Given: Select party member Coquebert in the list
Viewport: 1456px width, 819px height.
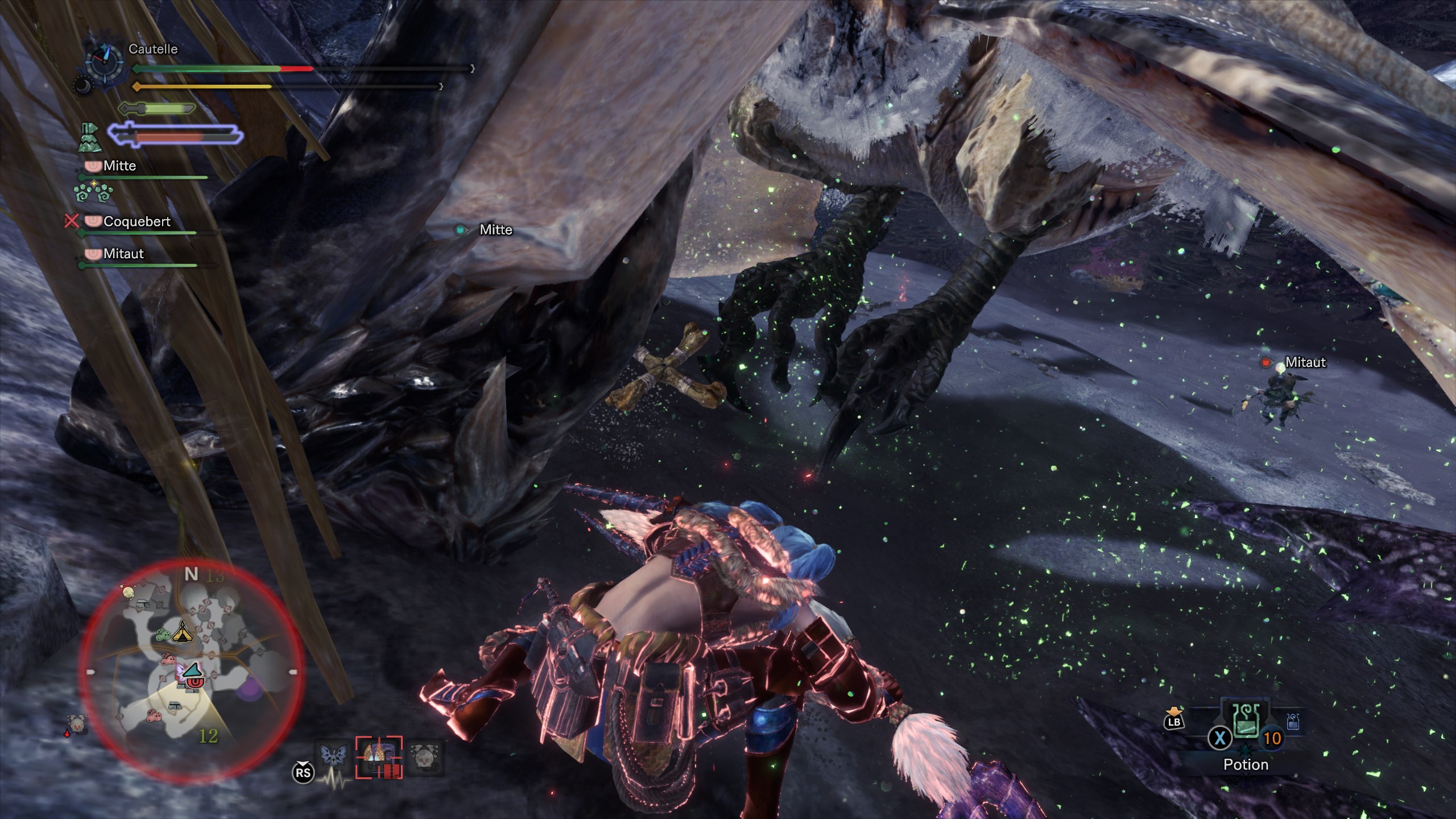Looking at the screenshot, I should 136,222.
